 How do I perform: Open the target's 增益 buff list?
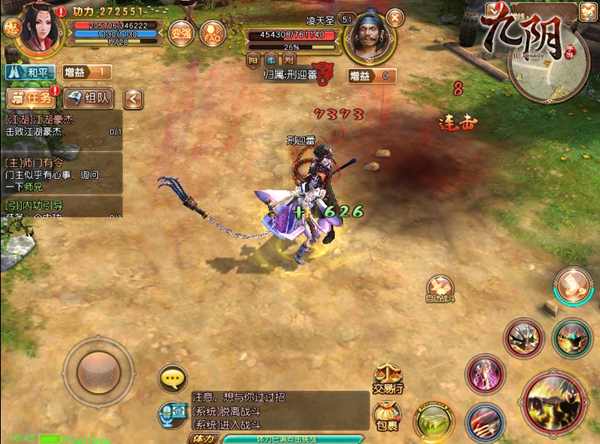[x=371, y=76]
